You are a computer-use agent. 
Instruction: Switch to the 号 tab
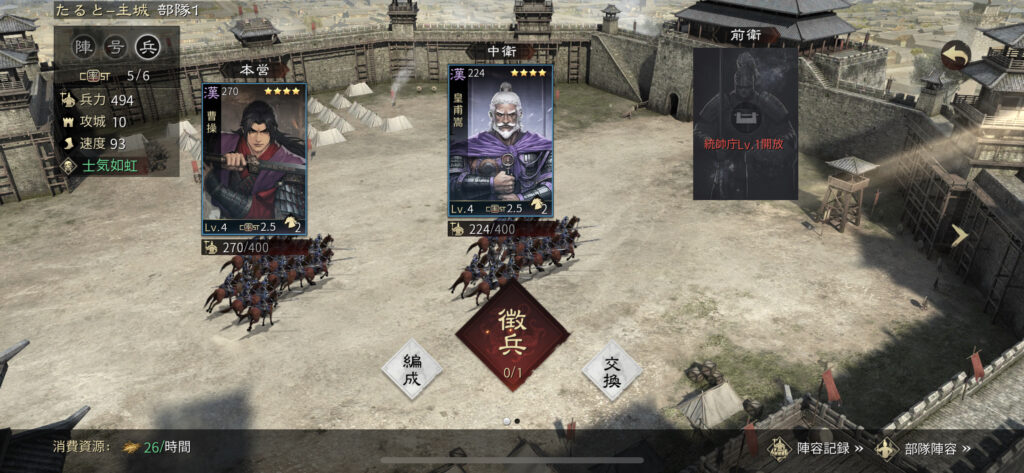117,46
